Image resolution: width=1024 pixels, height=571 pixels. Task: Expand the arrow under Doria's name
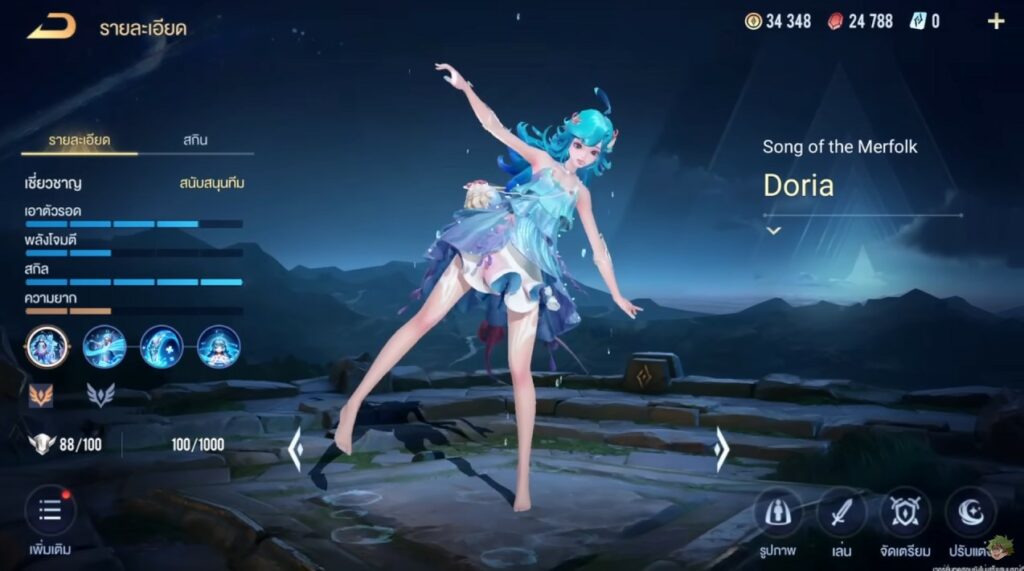pos(773,230)
